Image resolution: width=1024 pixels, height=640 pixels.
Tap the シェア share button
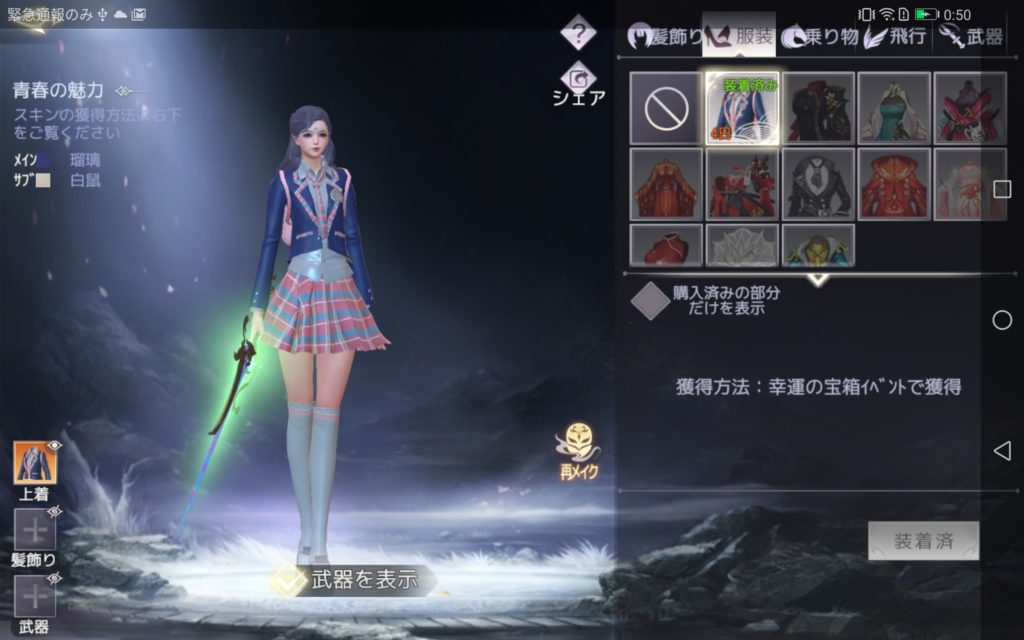(x=579, y=85)
